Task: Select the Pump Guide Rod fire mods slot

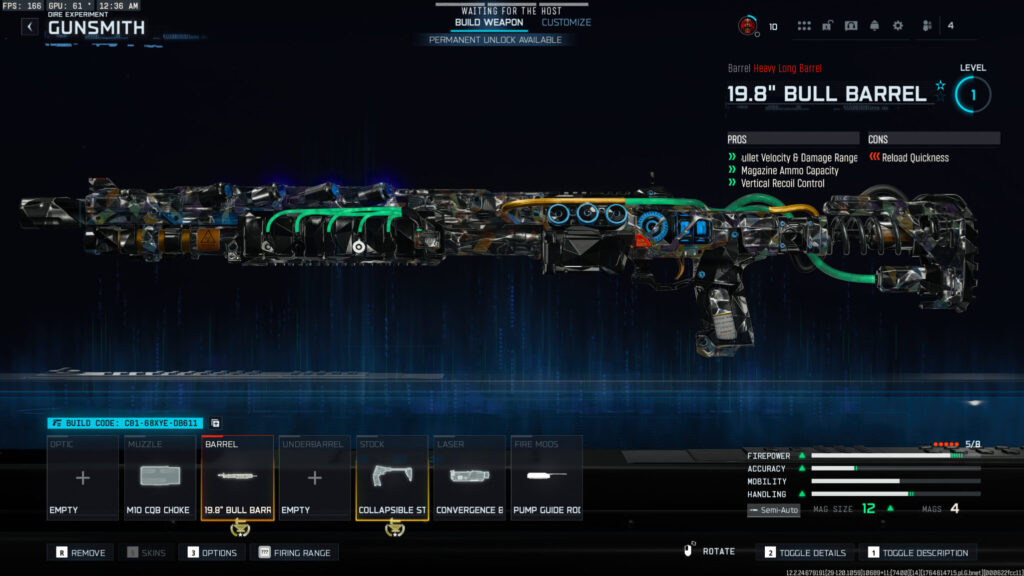Action: click(546, 478)
